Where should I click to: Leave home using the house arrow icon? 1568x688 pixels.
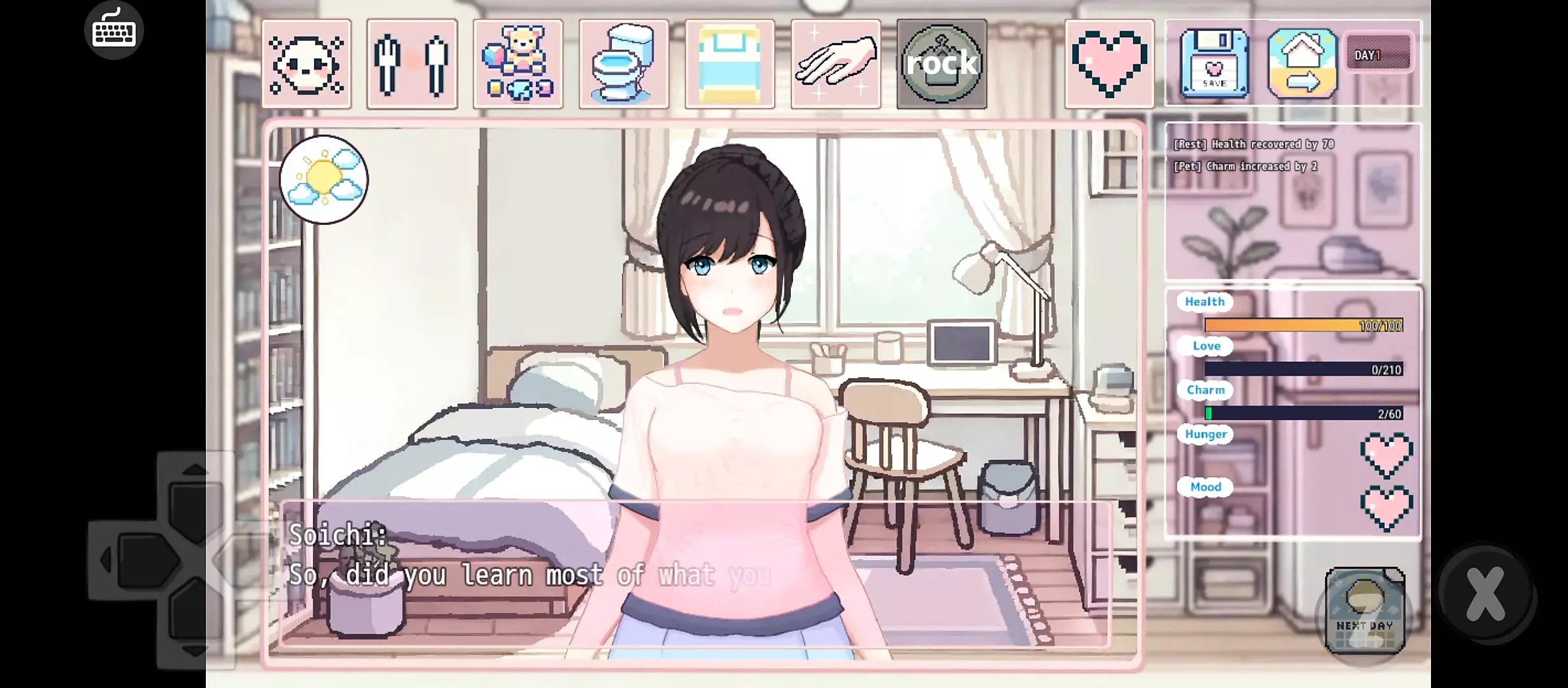1302,64
